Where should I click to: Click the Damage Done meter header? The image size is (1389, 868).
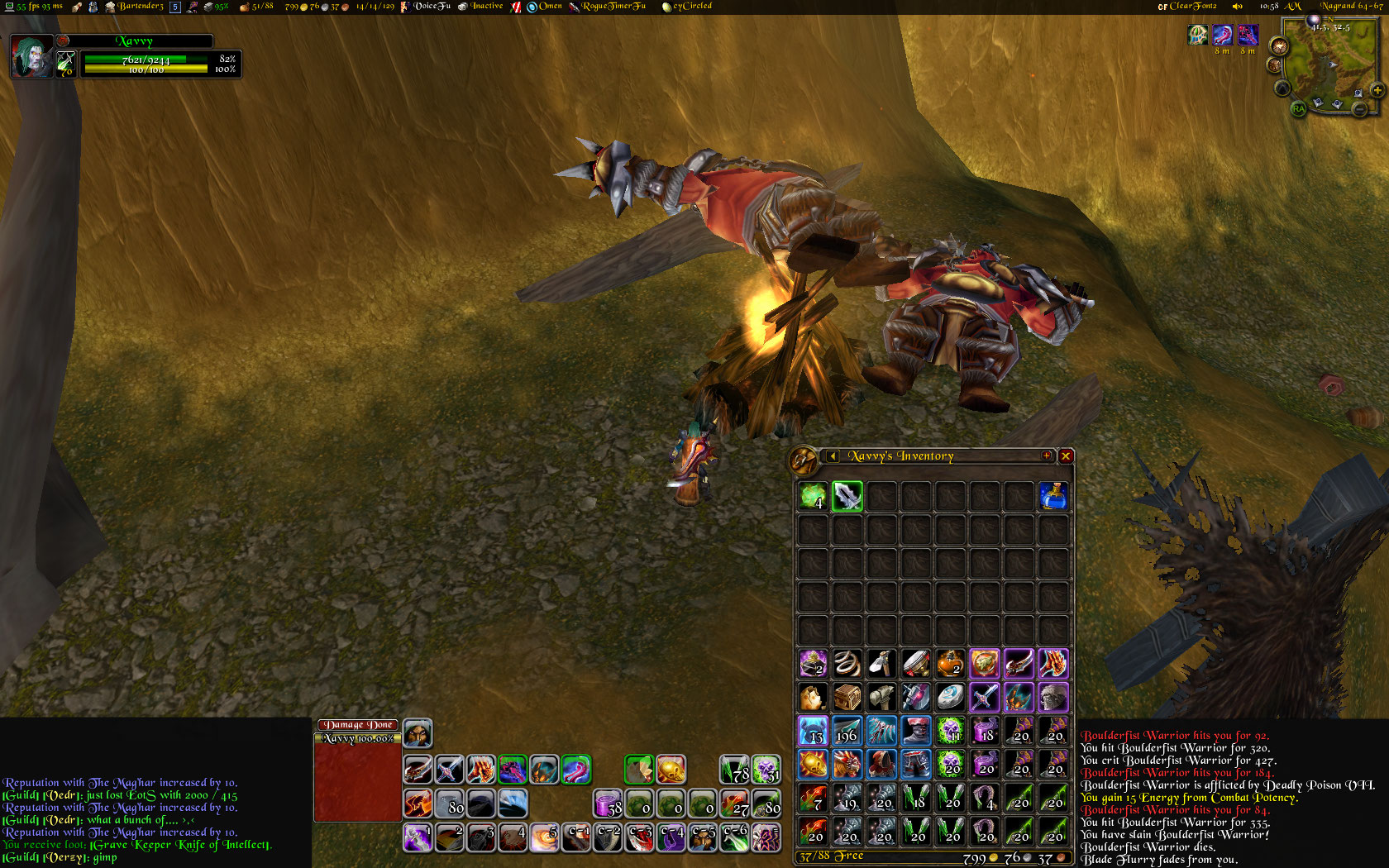[x=357, y=725]
